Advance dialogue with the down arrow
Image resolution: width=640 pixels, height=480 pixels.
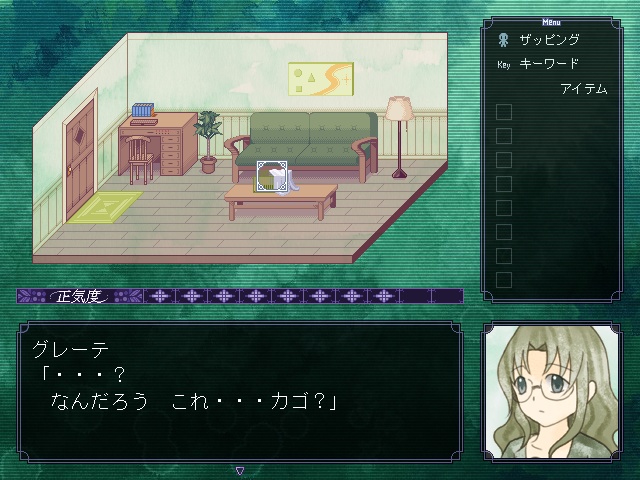click(239, 470)
